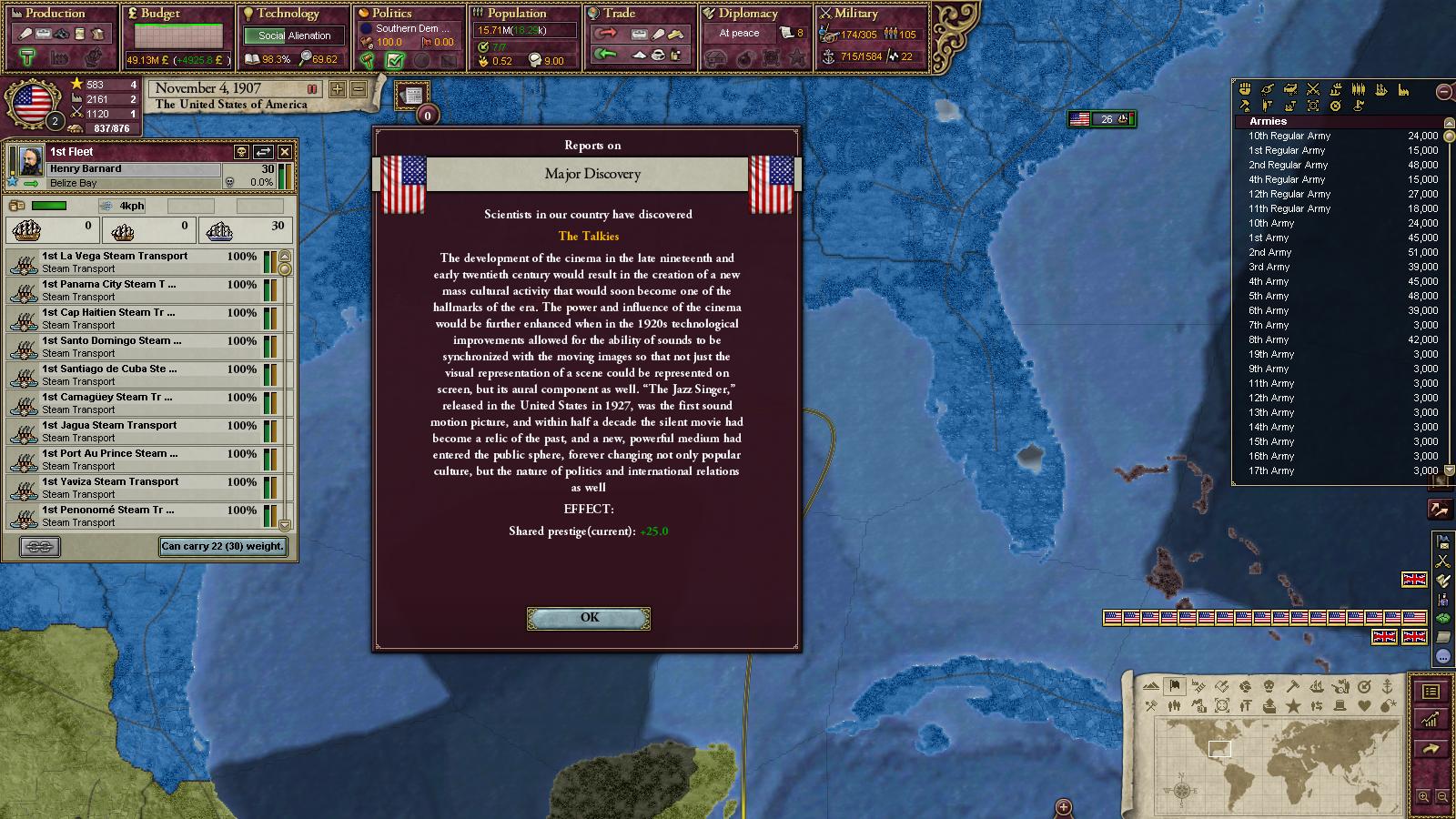This screenshot has width=1456, height=819.
Task: Select 8th Army from the Armies list
Action: pyautogui.click(x=1270, y=339)
